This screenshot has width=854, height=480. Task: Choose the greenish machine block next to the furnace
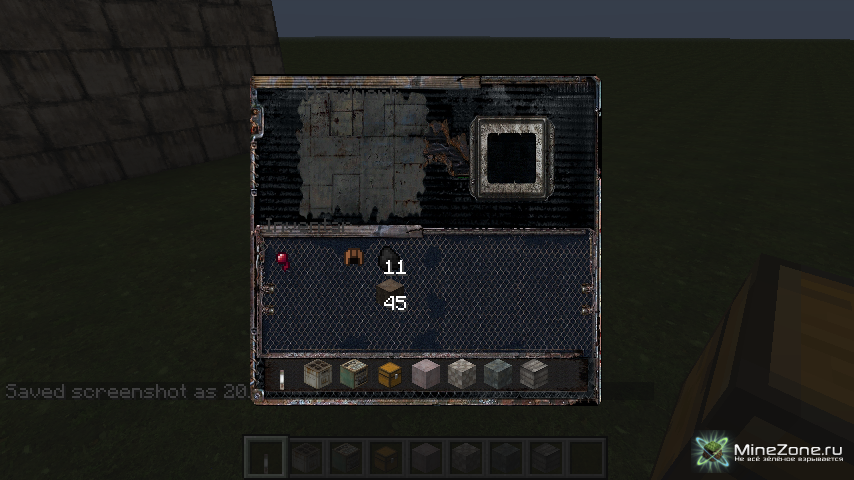pos(353,375)
